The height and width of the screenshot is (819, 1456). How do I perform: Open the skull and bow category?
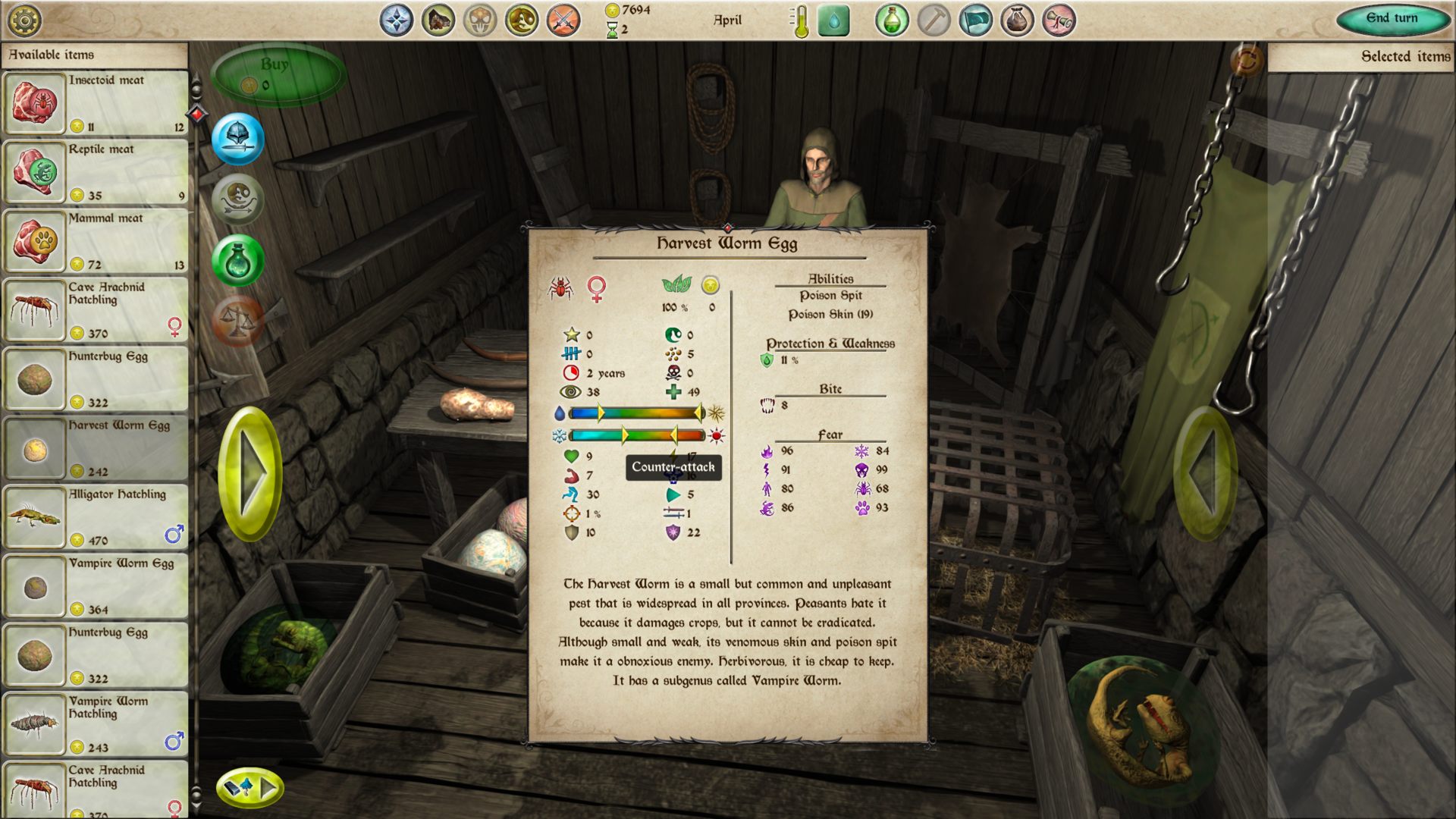pos(238,200)
